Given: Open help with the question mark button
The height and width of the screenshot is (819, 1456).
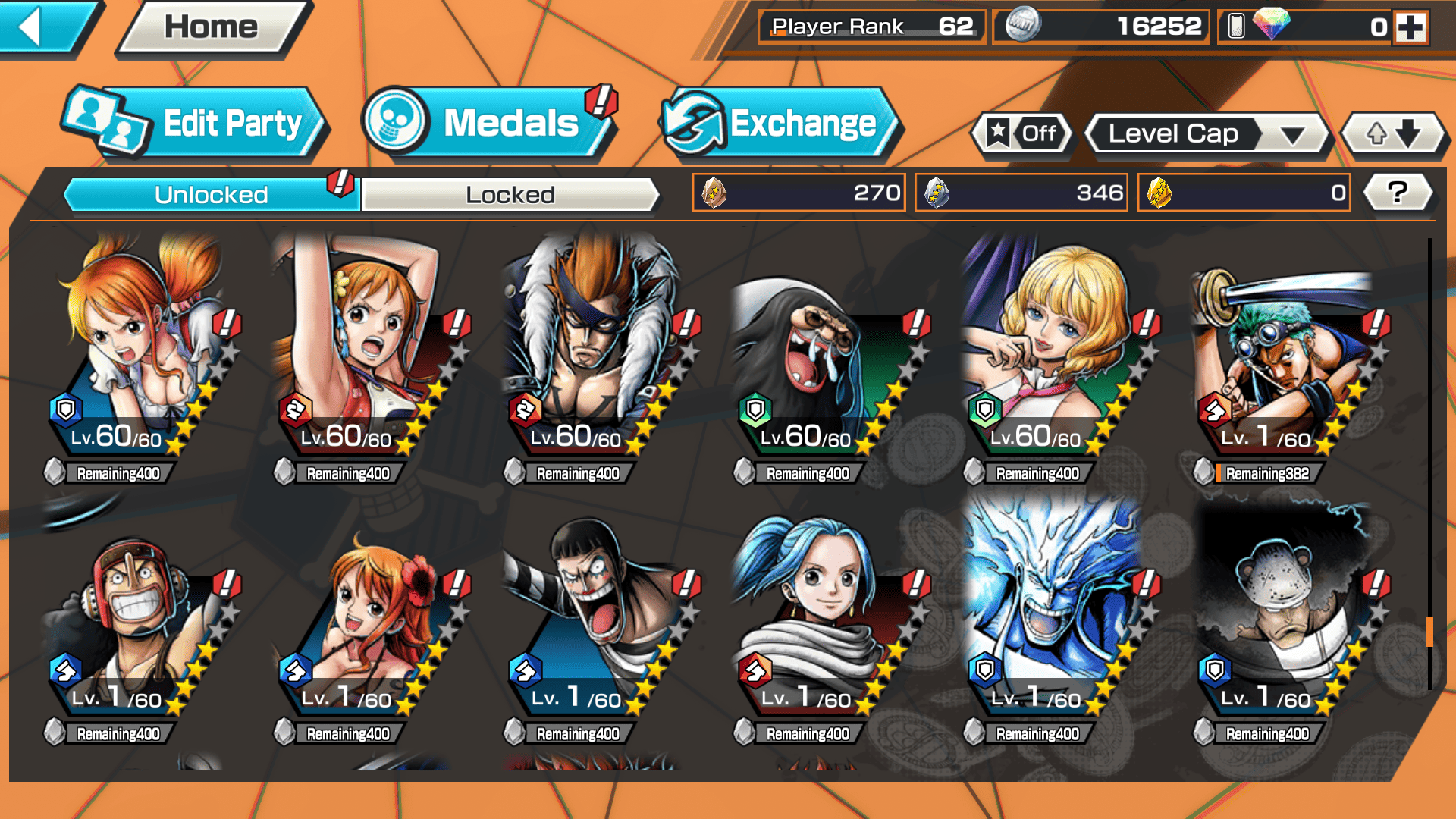Looking at the screenshot, I should pos(1397,193).
